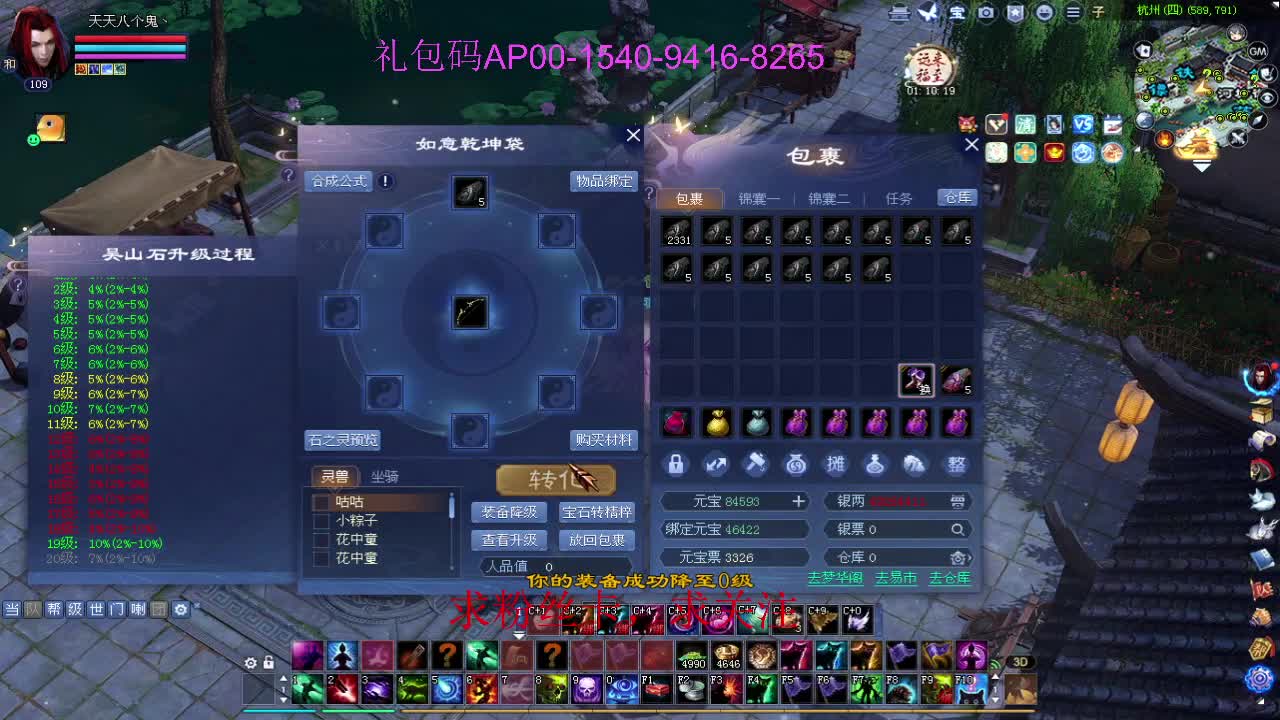
Task: Select the pickaxe item in the bag grid
Action: [x=916, y=381]
